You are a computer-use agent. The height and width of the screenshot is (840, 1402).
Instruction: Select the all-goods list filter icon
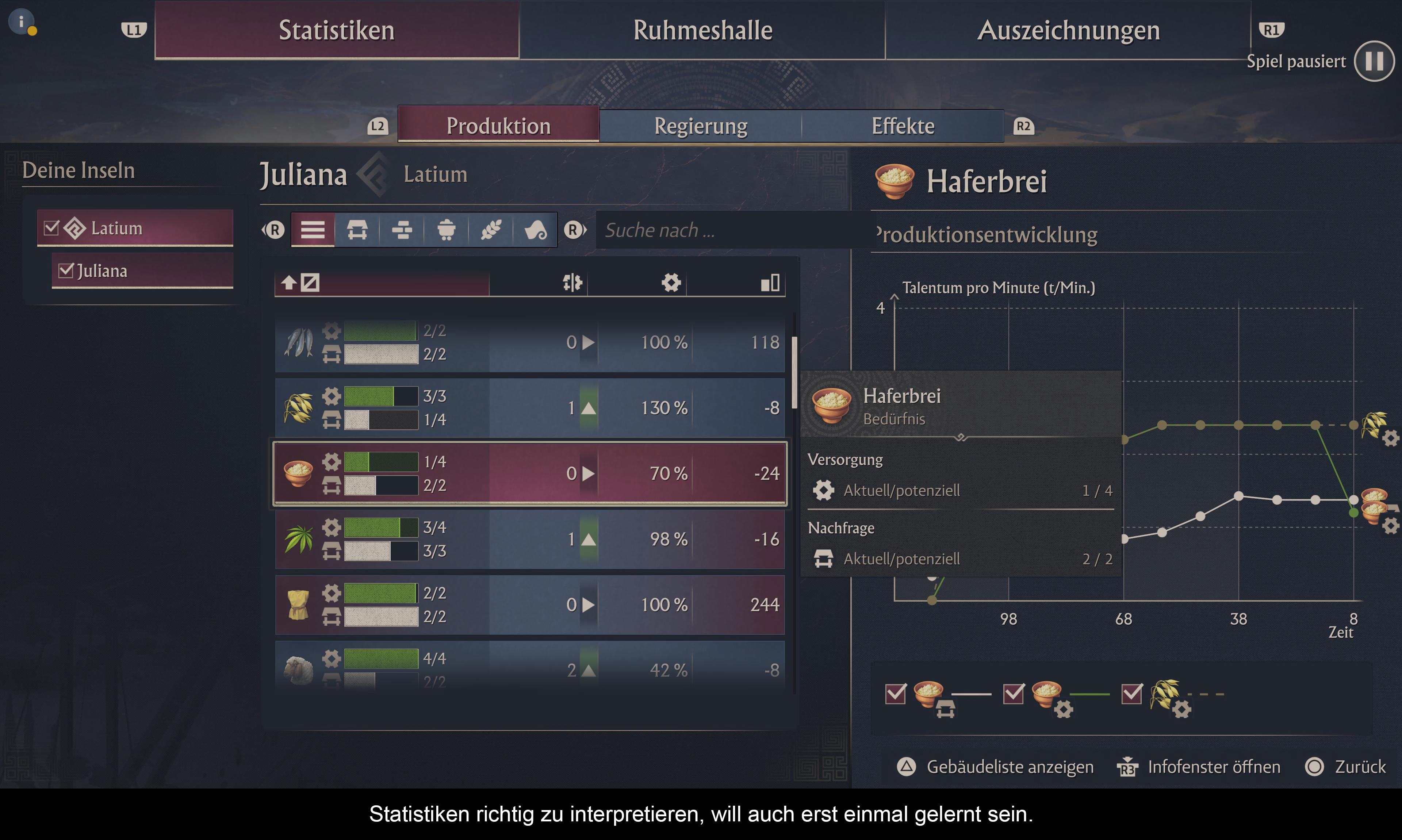tap(313, 230)
